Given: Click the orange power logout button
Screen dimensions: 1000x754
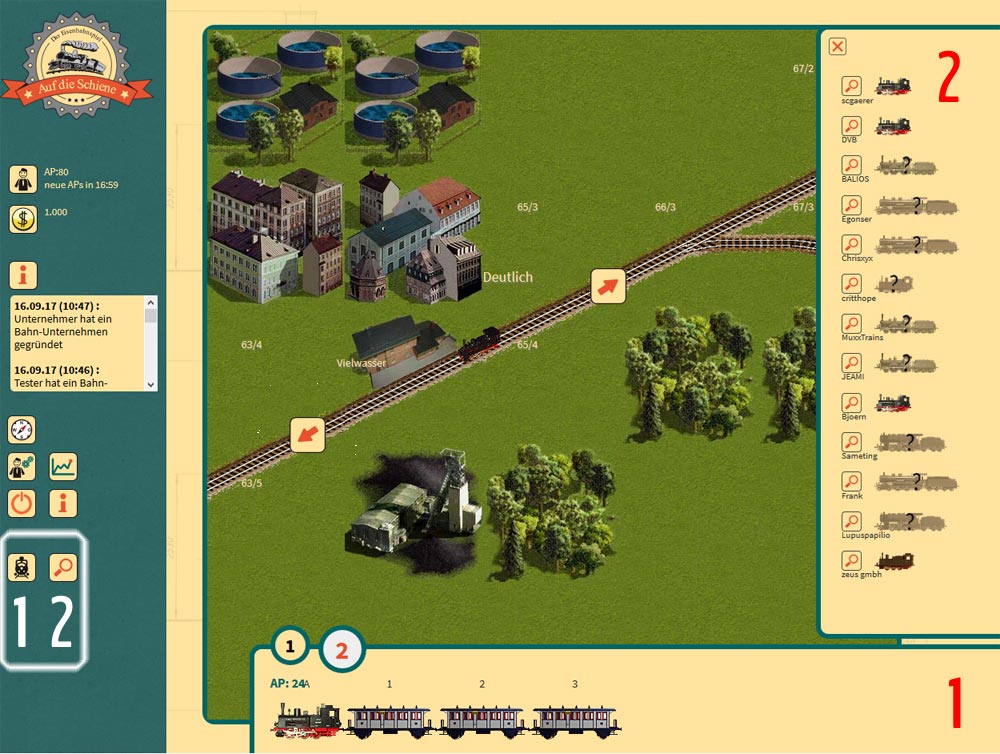Looking at the screenshot, I should click(22, 503).
